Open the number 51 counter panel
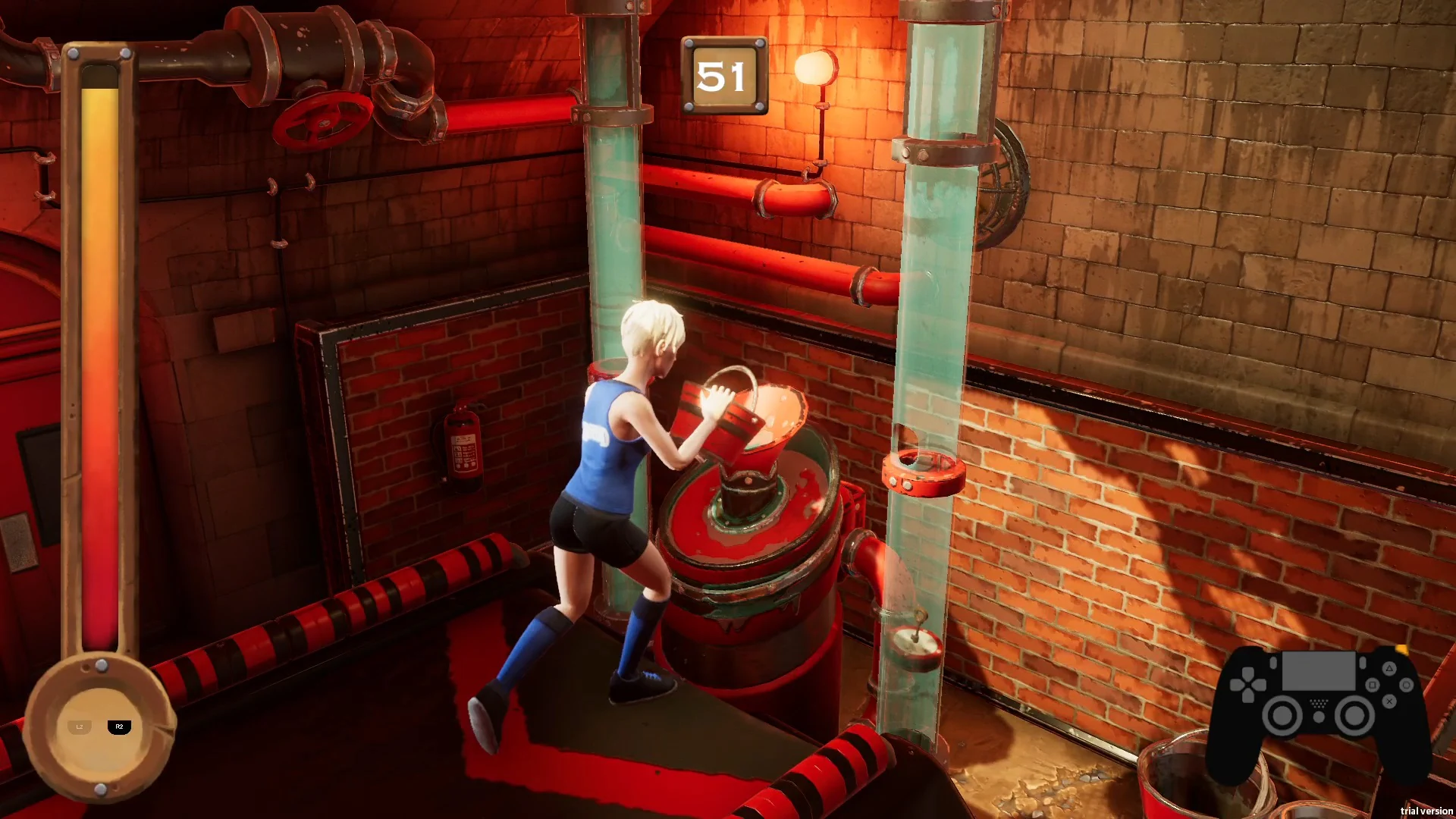This screenshot has width=1456, height=819. [725, 74]
